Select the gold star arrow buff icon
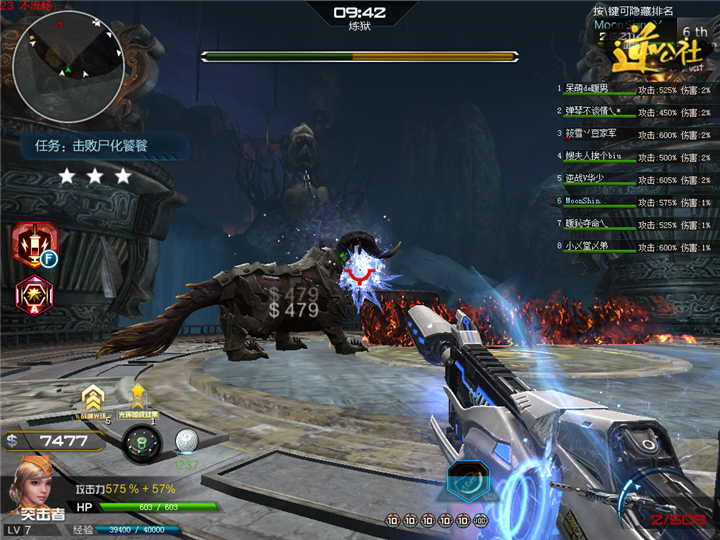Screen dimensions: 720x540 [x=138, y=394]
